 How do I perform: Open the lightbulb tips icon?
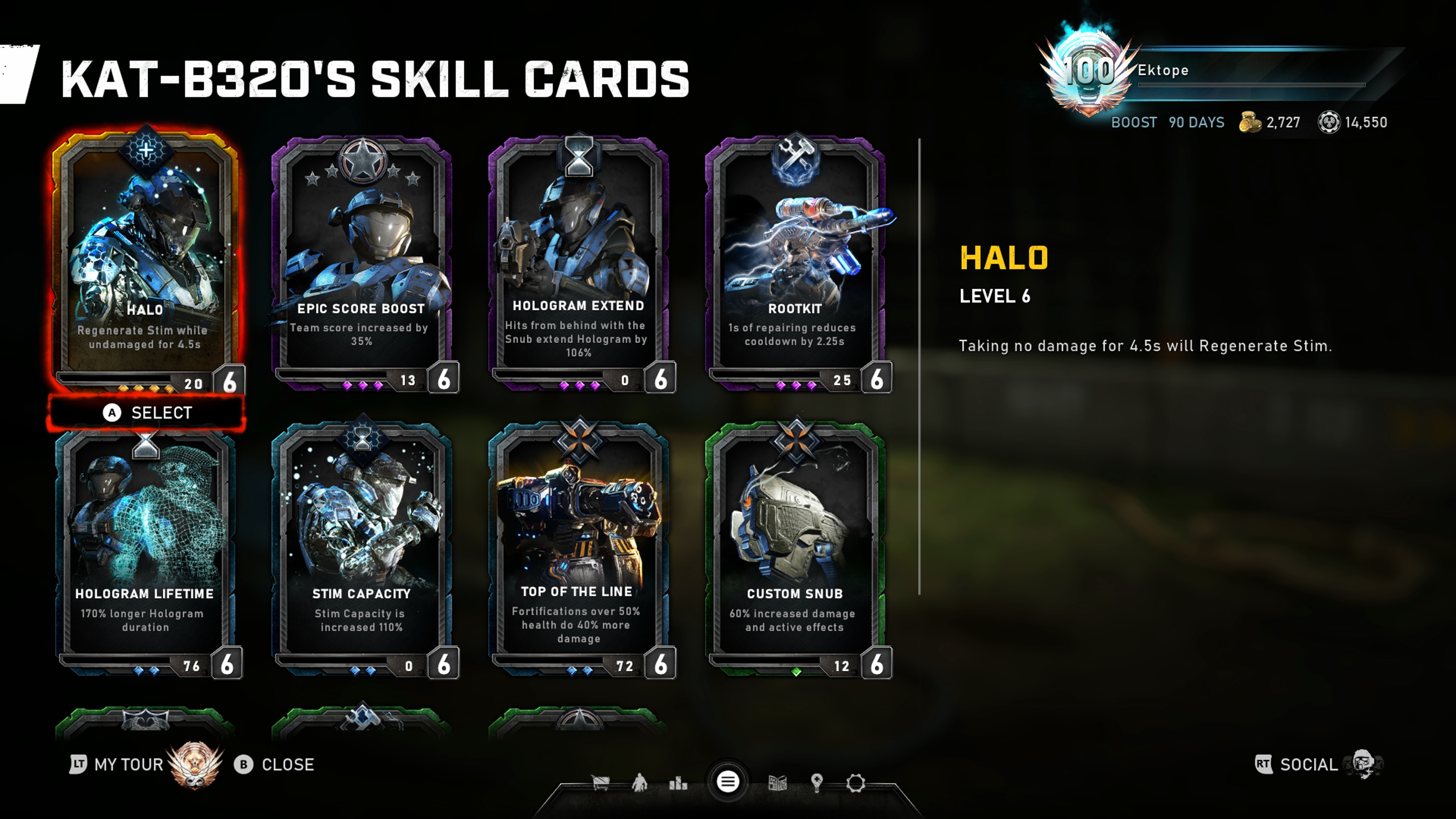tap(816, 783)
